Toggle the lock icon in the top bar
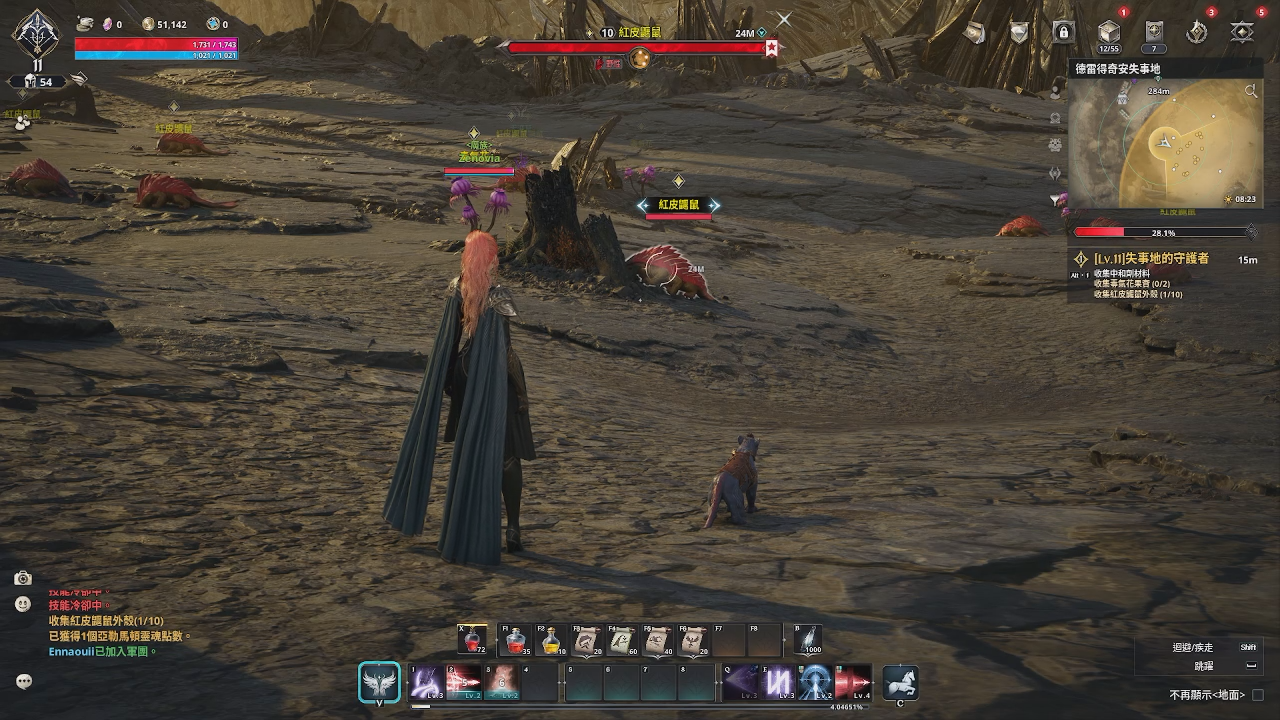Screen dimensions: 1280x720 coord(1063,33)
